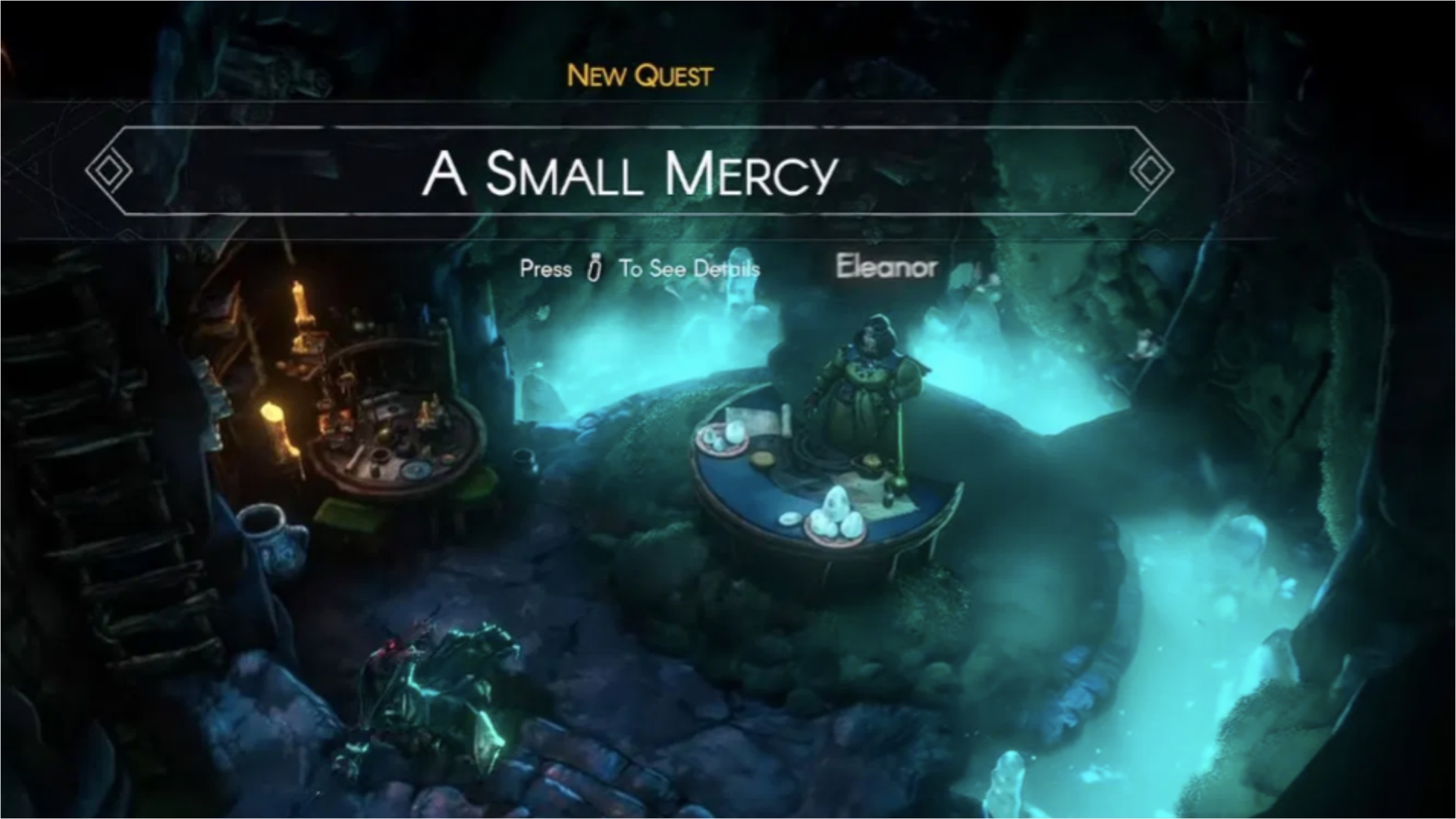Viewport: 1456px width, 819px height.
Task: Click the controller button icon in the prompt
Action: click(x=592, y=268)
